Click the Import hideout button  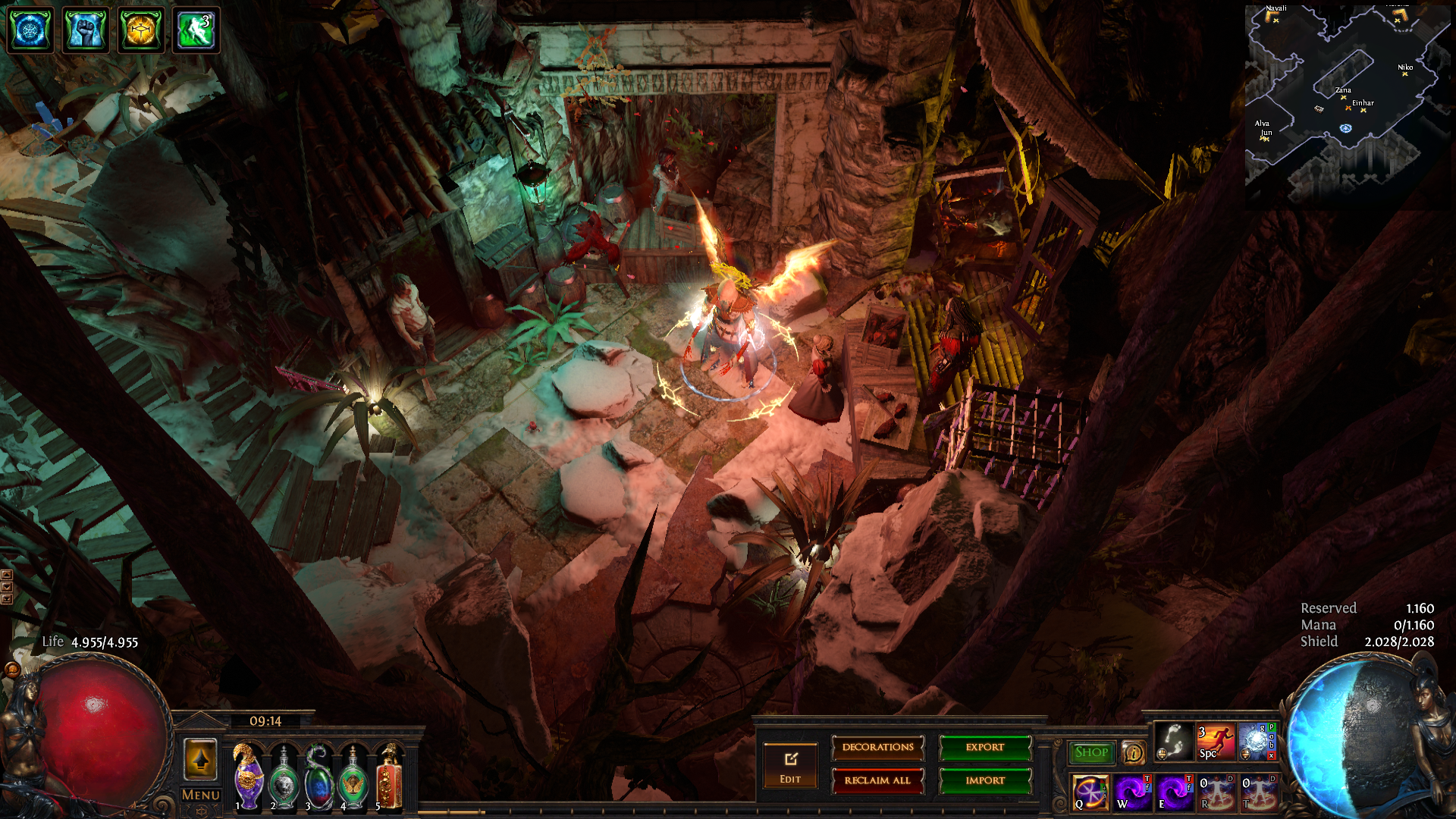tap(985, 780)
